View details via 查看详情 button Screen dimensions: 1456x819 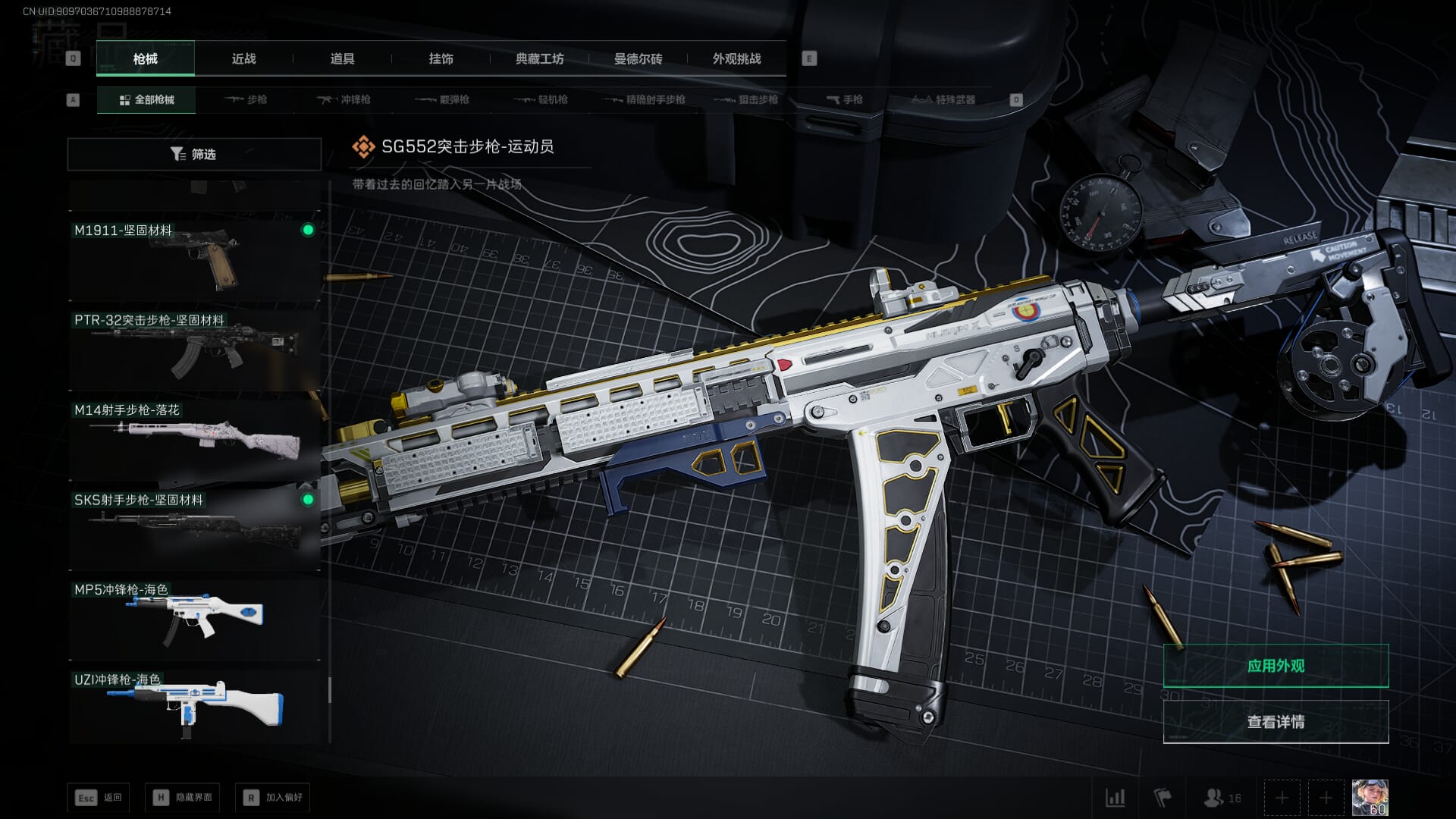click(x=1276, y=722)
